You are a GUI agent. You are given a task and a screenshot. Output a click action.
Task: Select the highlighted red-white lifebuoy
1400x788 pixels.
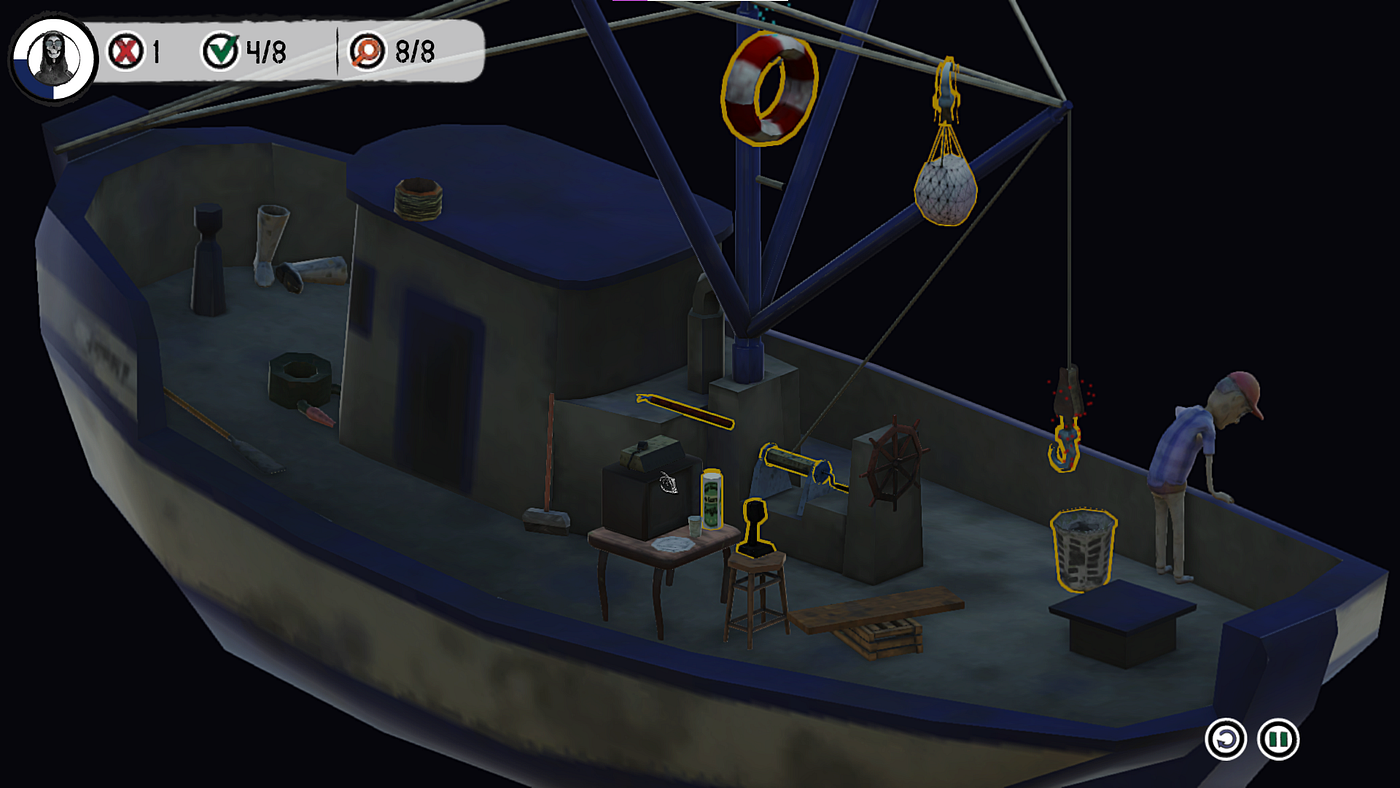769,87
